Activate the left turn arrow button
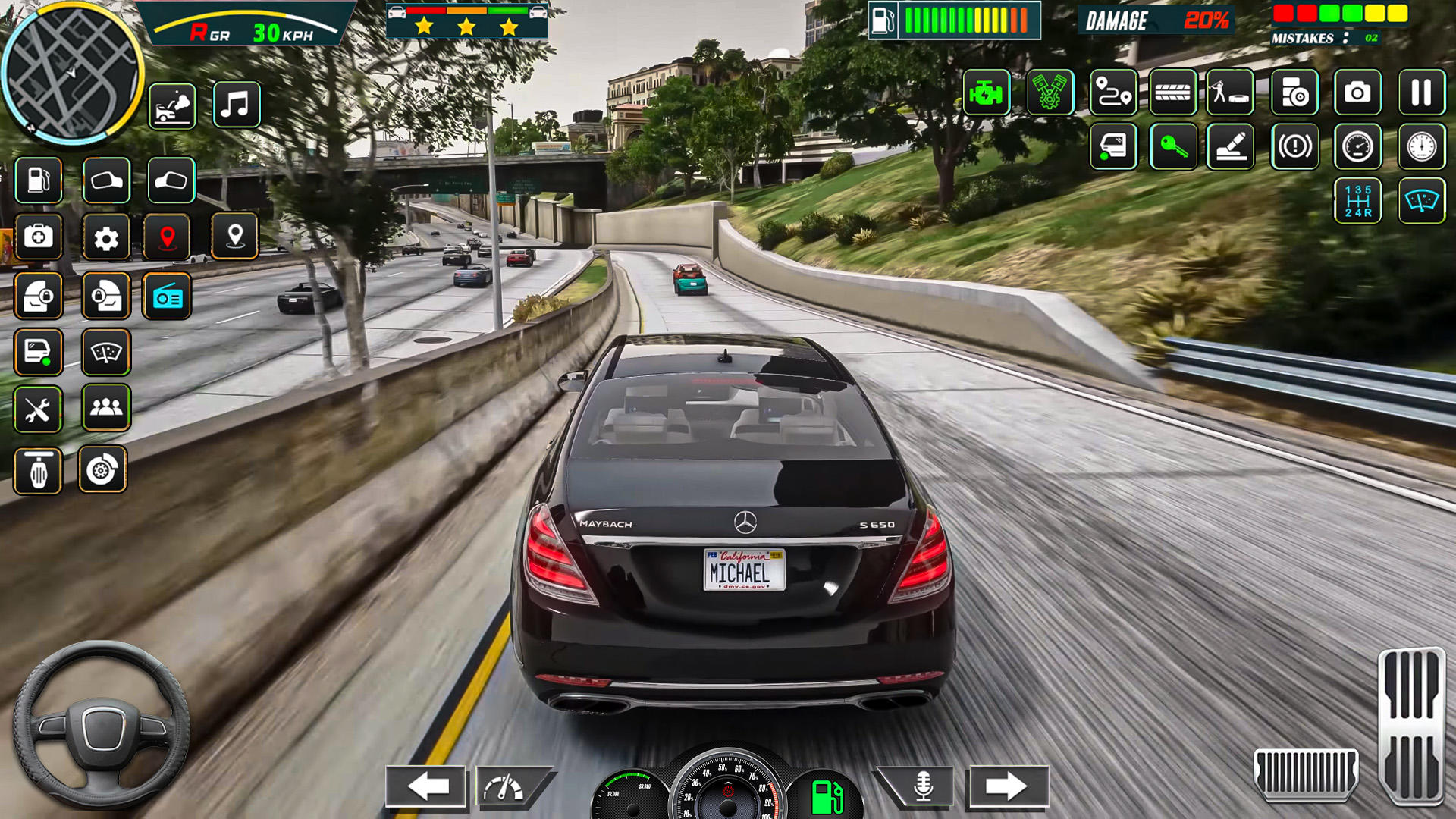1456x819 pixels. click(x=426, y=786)
